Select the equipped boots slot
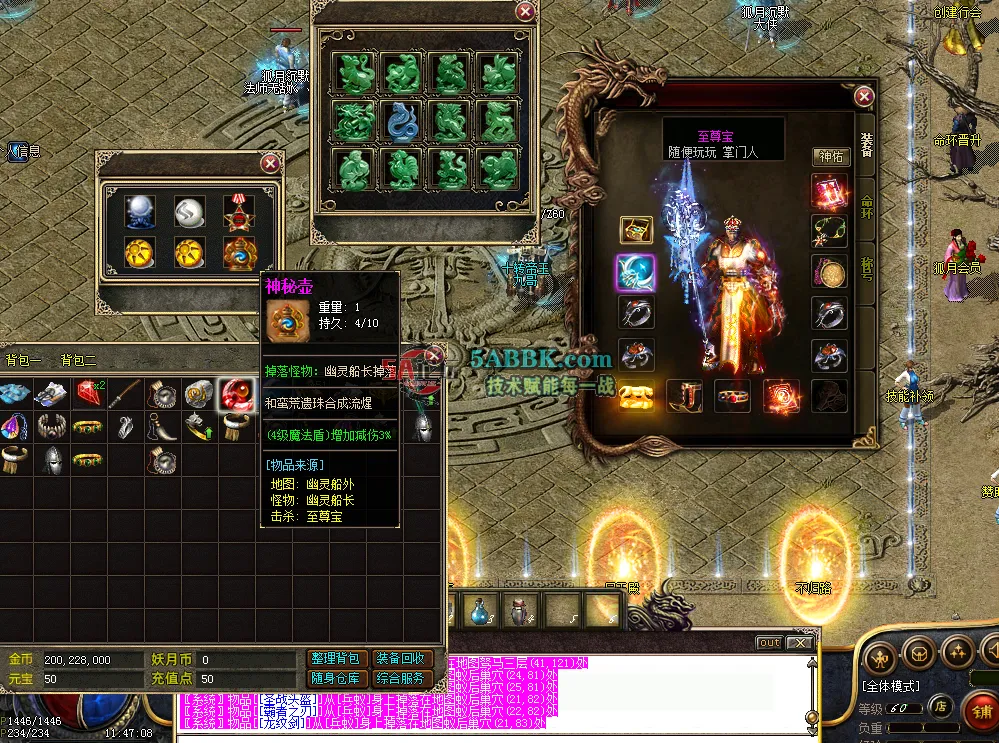Screen dimensions: 999x743 pos(685,396)
